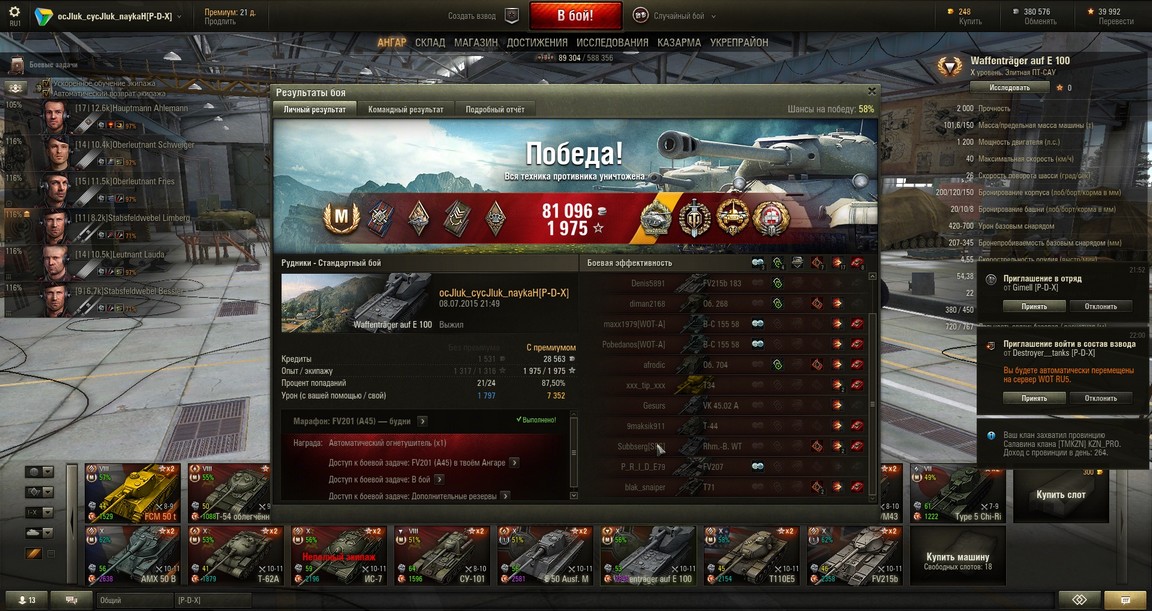Click 'Купить машину' to buy a vehicle
Screen dimensions: 1152x611
tap(957, 556)
